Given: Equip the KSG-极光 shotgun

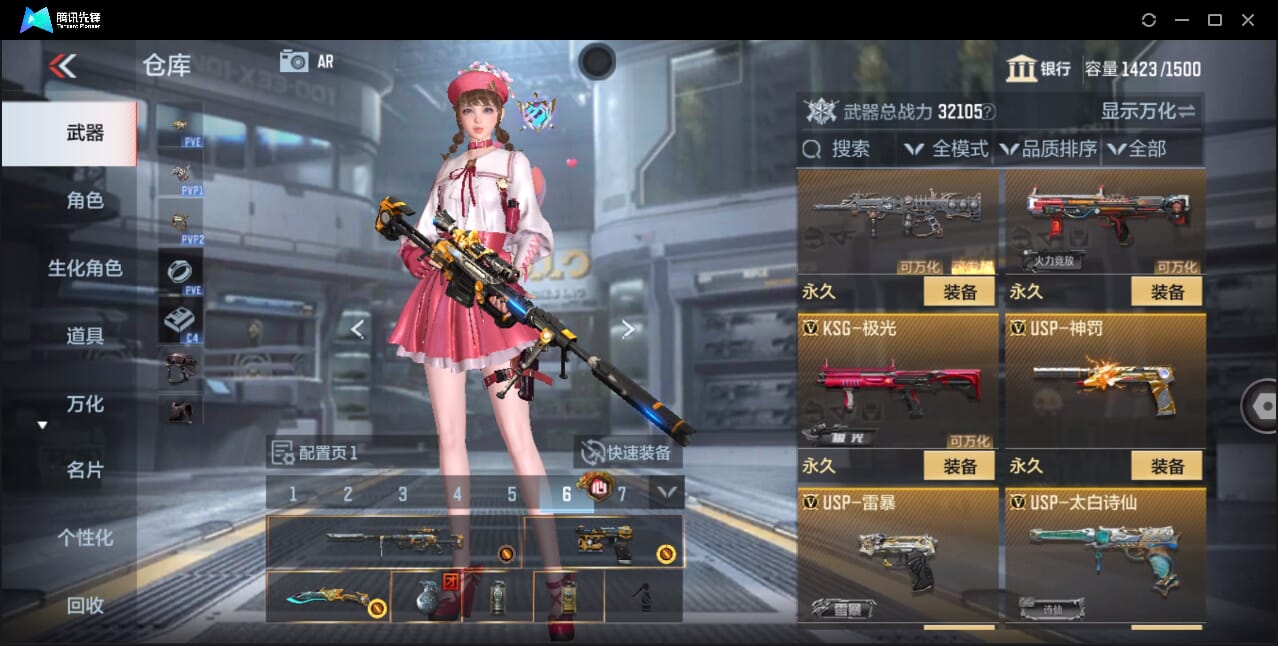Looking at the screenshot, I should [959, 466].
